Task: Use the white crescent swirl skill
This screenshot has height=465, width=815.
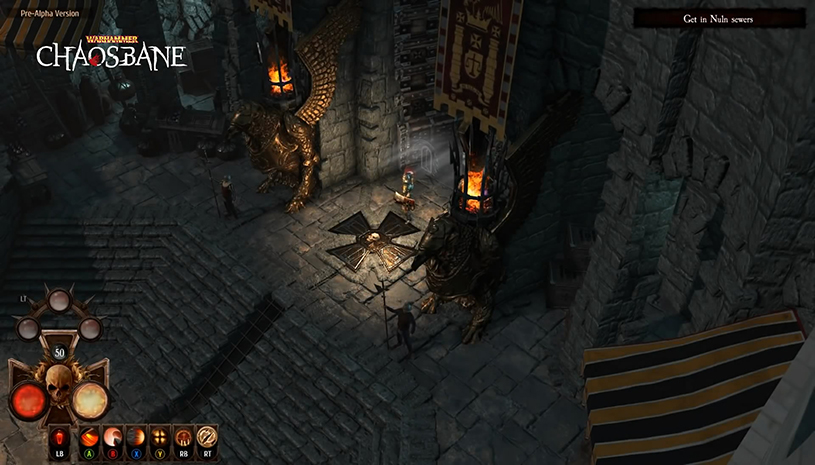Action: [112, 437]
